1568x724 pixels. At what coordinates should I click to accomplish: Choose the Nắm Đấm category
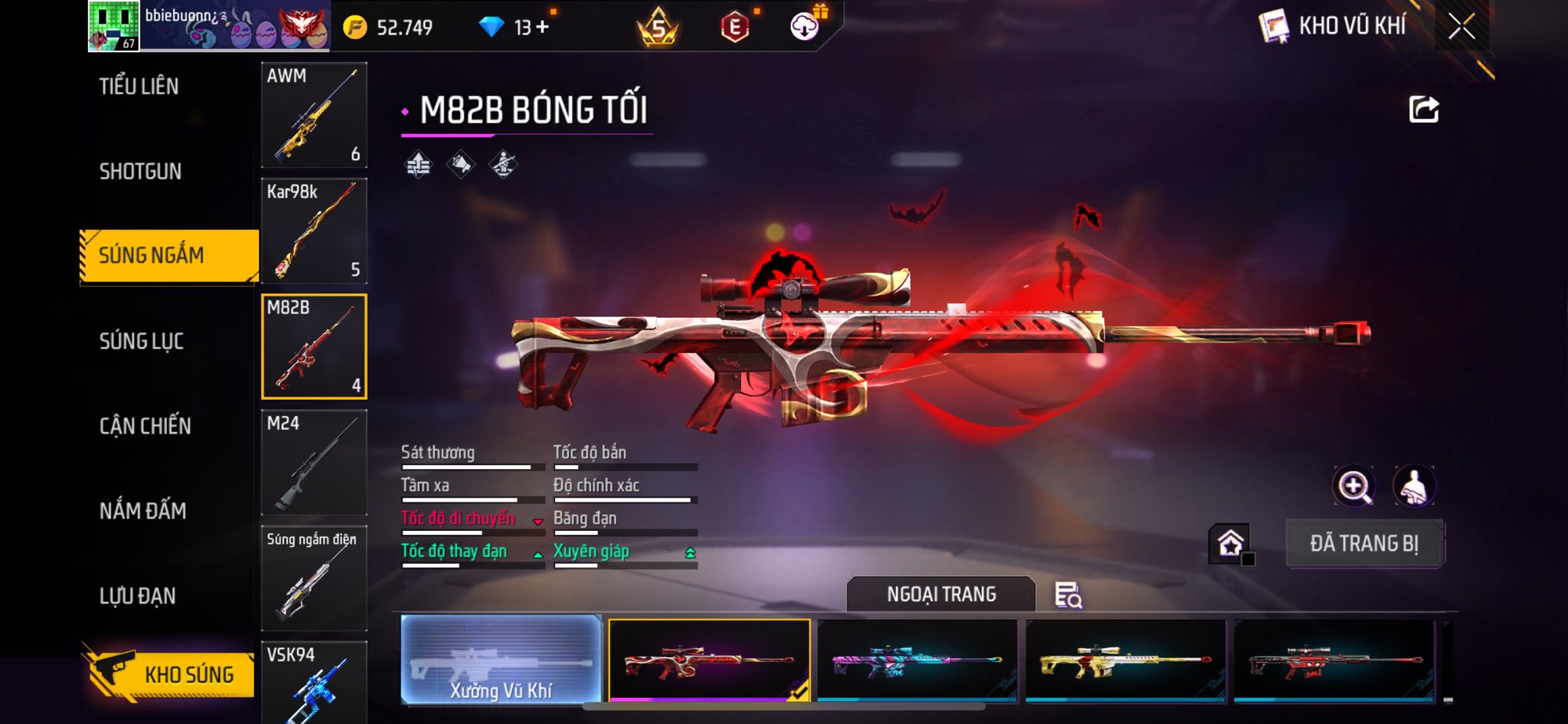[x=142, y=511]
